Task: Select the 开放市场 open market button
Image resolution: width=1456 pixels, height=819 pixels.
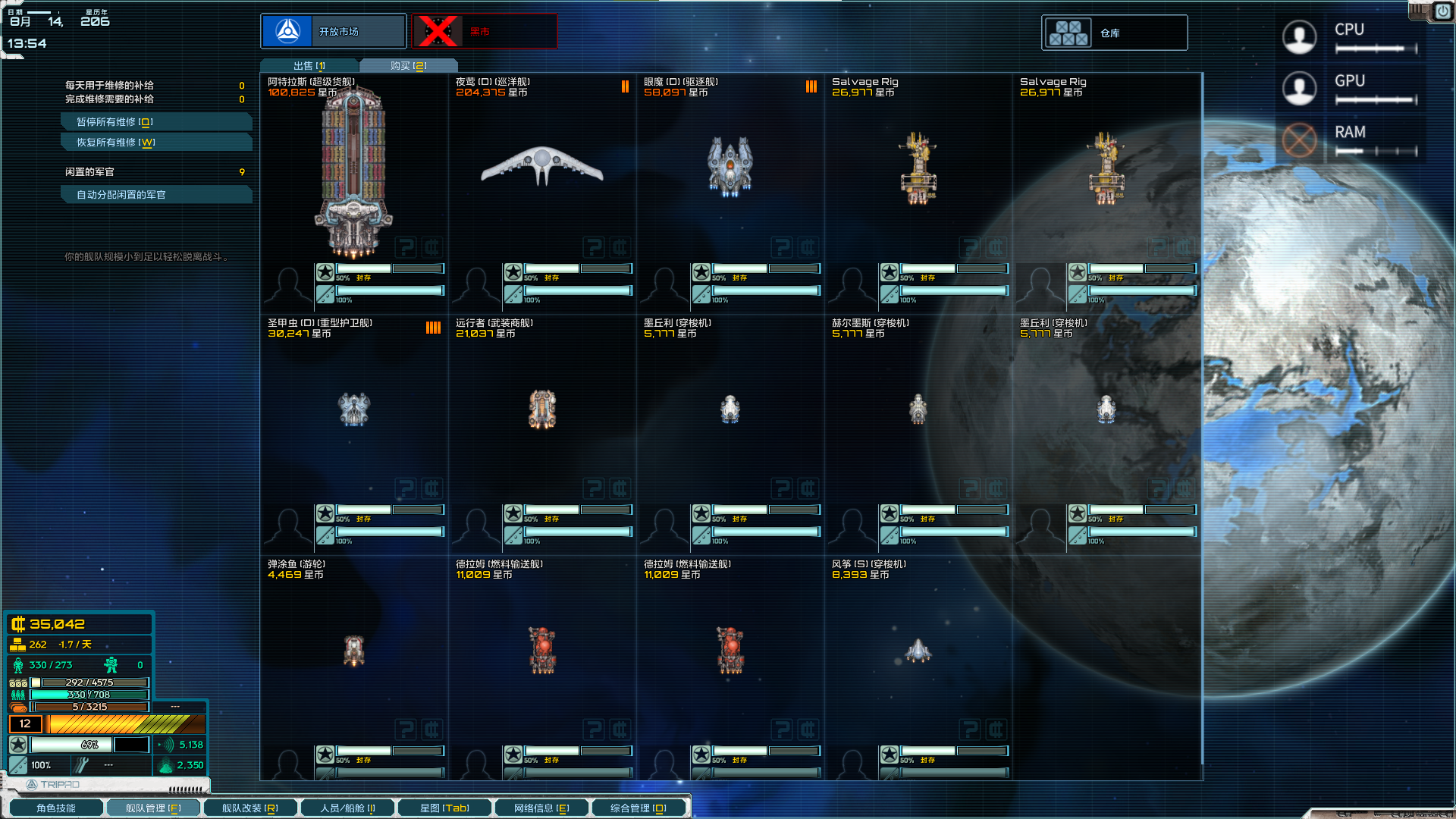Action: click(334, 32)
